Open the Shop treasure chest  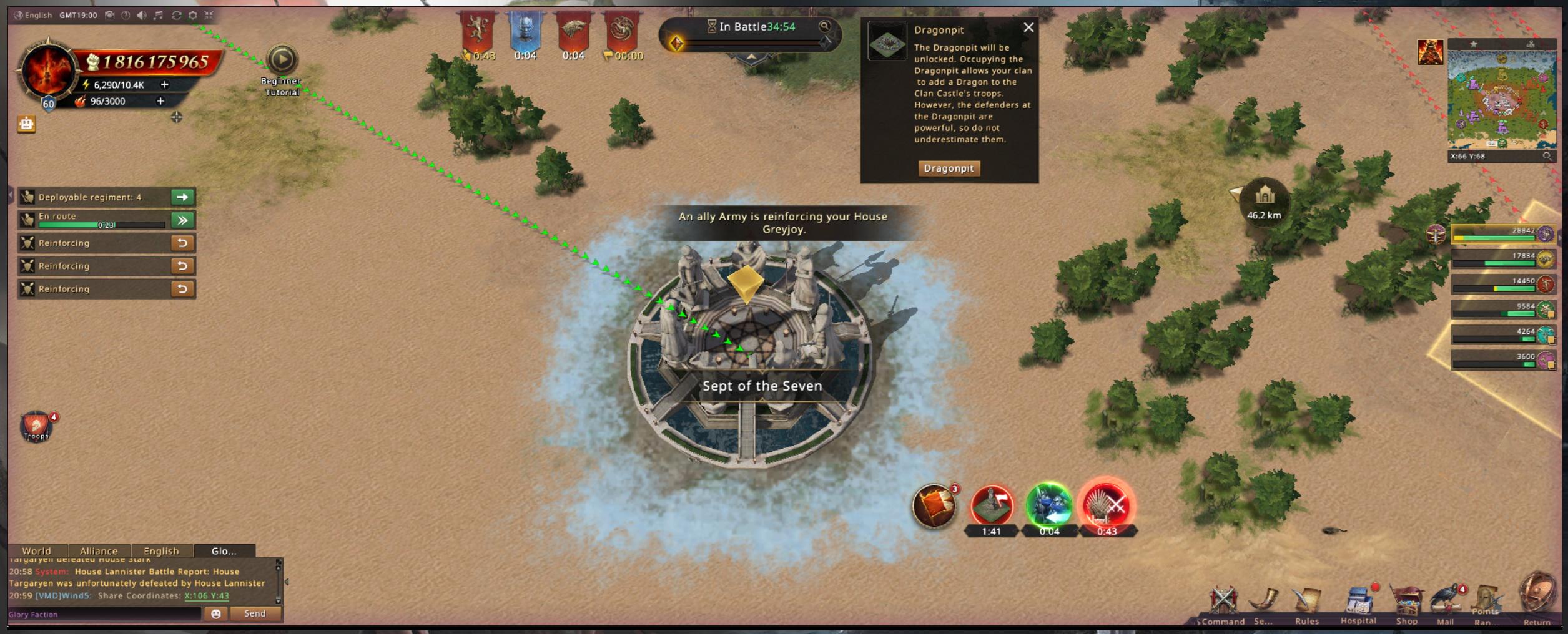click(1406, 603)
